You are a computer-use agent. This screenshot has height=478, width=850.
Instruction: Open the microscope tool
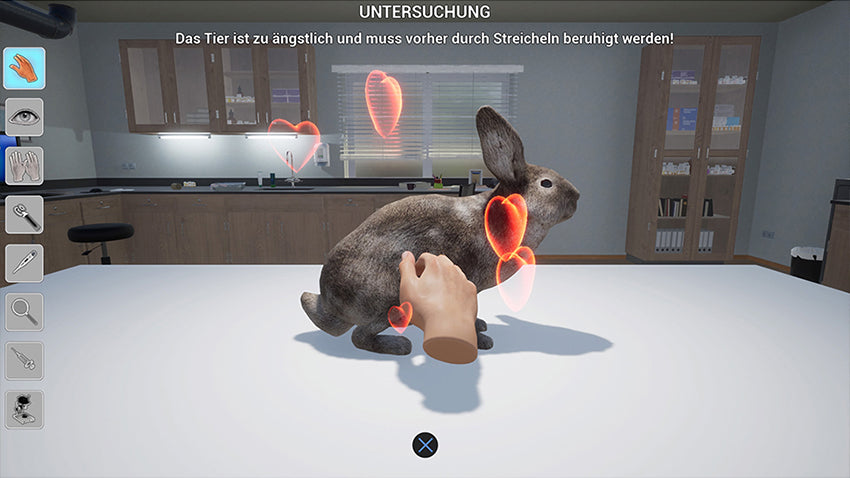point(24,409)
